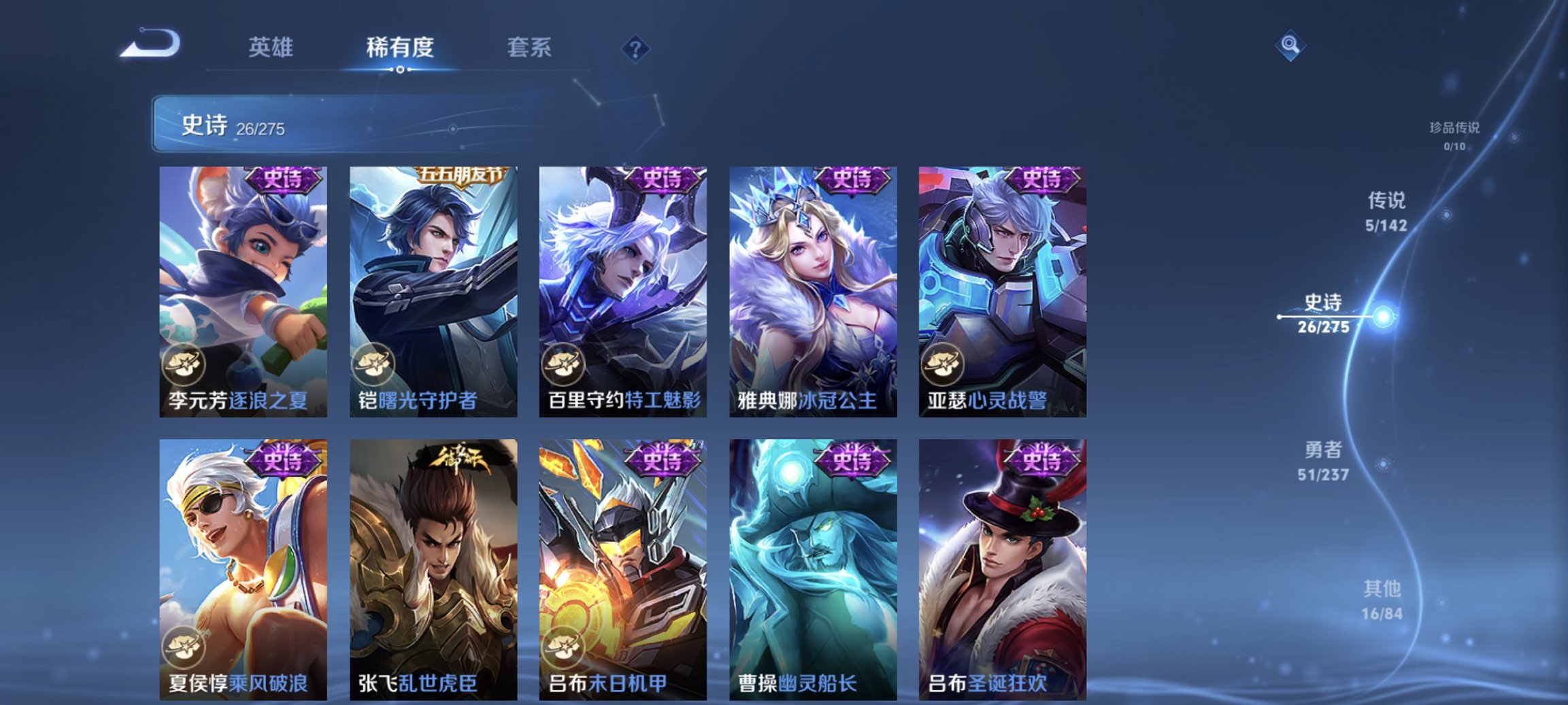Switch to the 套系 tab
Viewport: 1568px width, 705px height.
(529, 48)
